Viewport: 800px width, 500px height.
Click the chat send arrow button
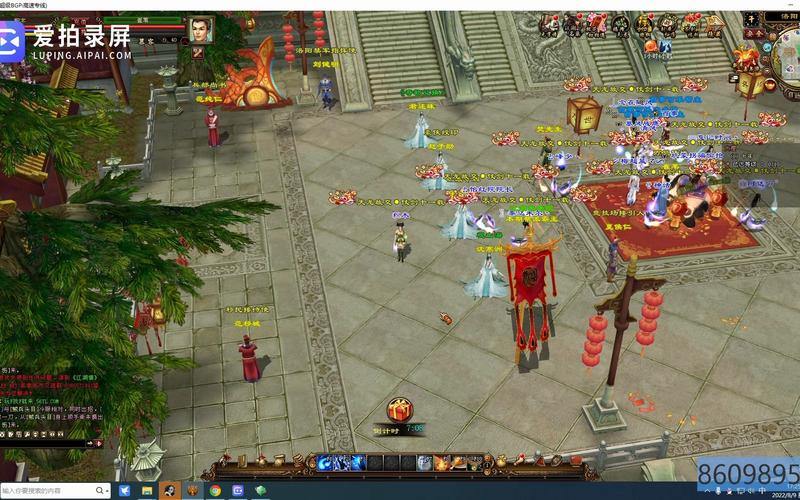[x=97, y=441]
